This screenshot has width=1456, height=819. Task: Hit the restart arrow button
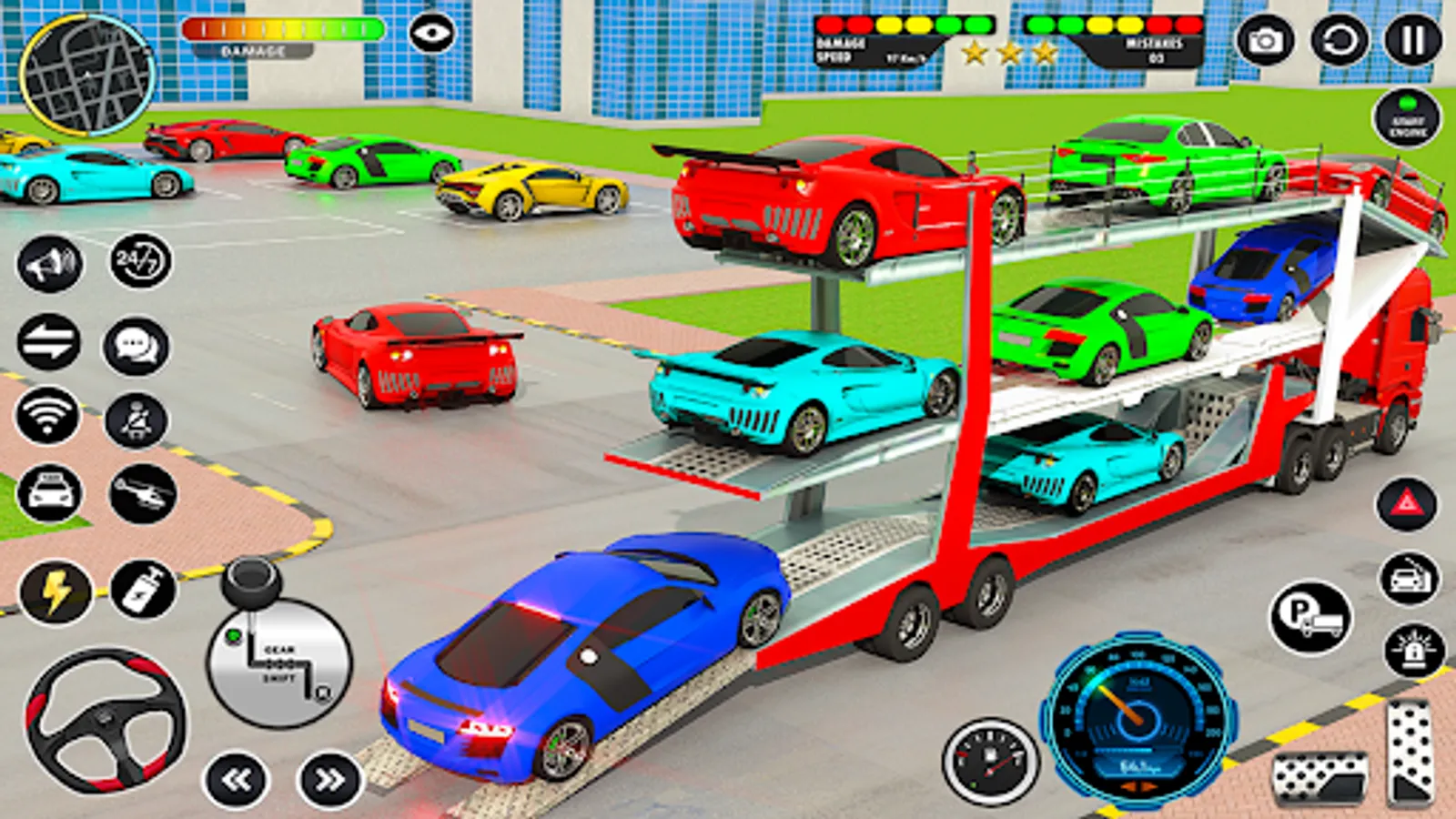coord(1339,41)
